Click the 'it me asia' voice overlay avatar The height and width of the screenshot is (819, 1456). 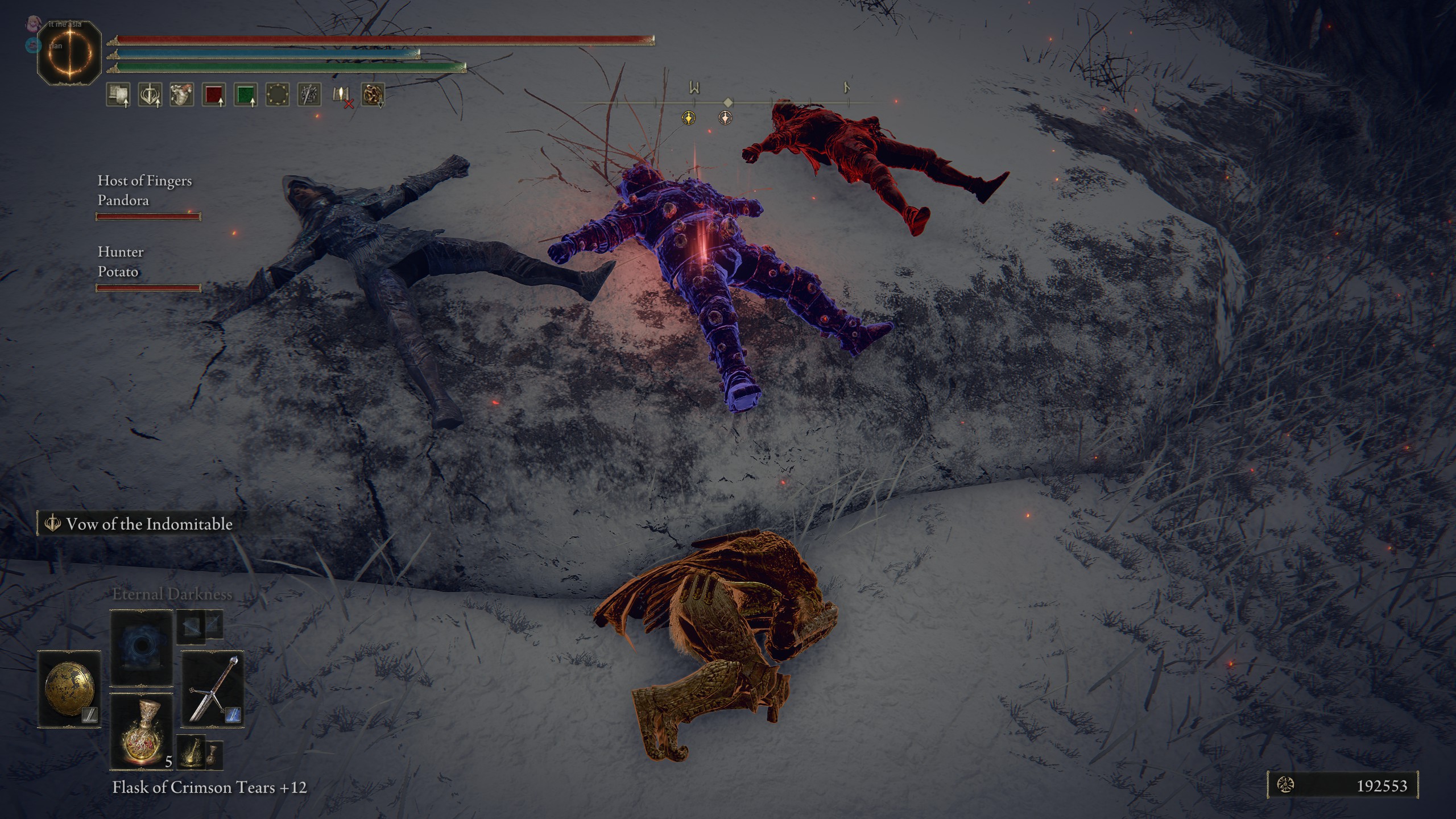pos(33,24)
